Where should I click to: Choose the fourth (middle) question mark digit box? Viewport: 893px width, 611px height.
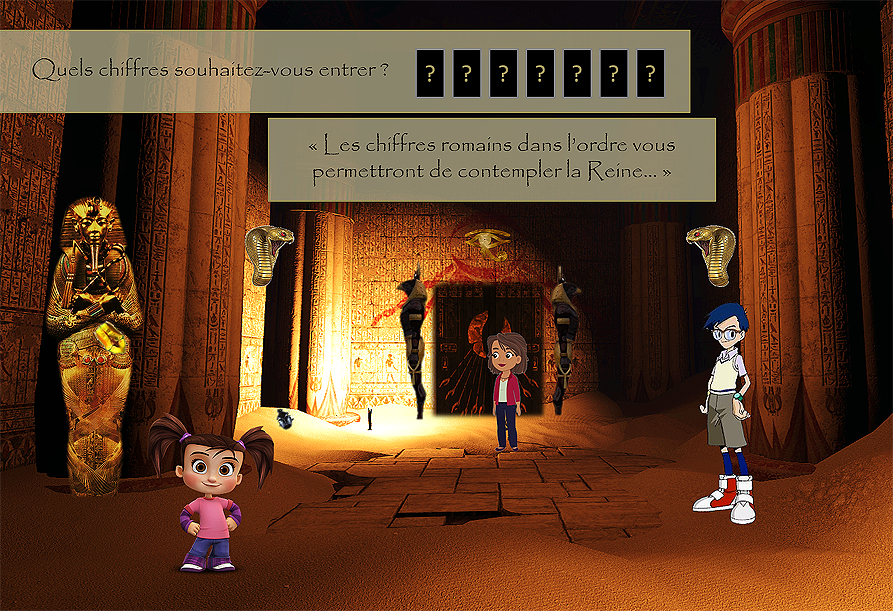tap(540, 73)
